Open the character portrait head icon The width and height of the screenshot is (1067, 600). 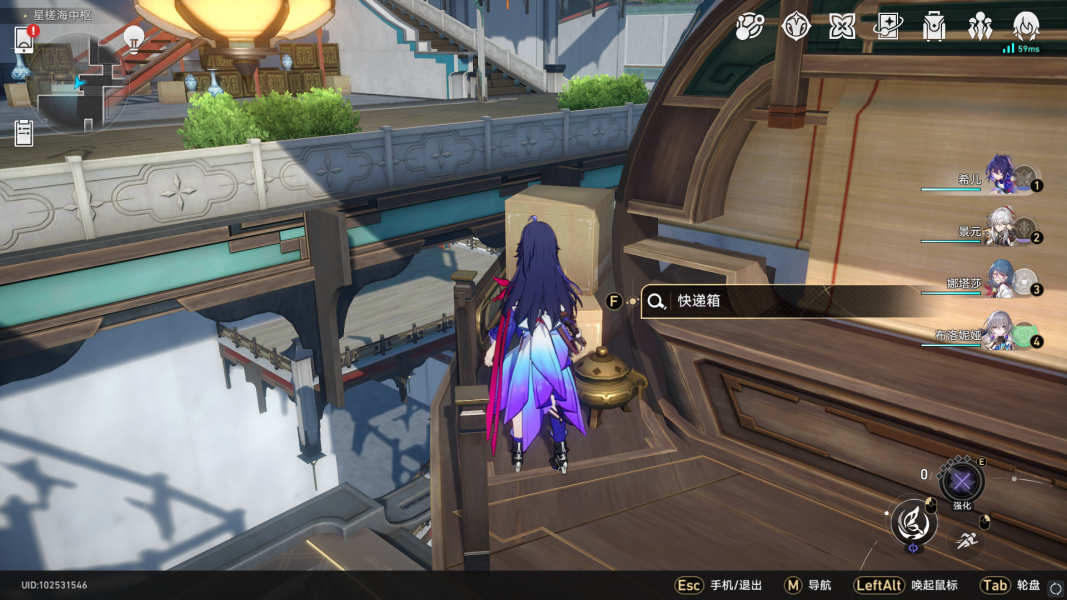click(x=1026, y=26)
